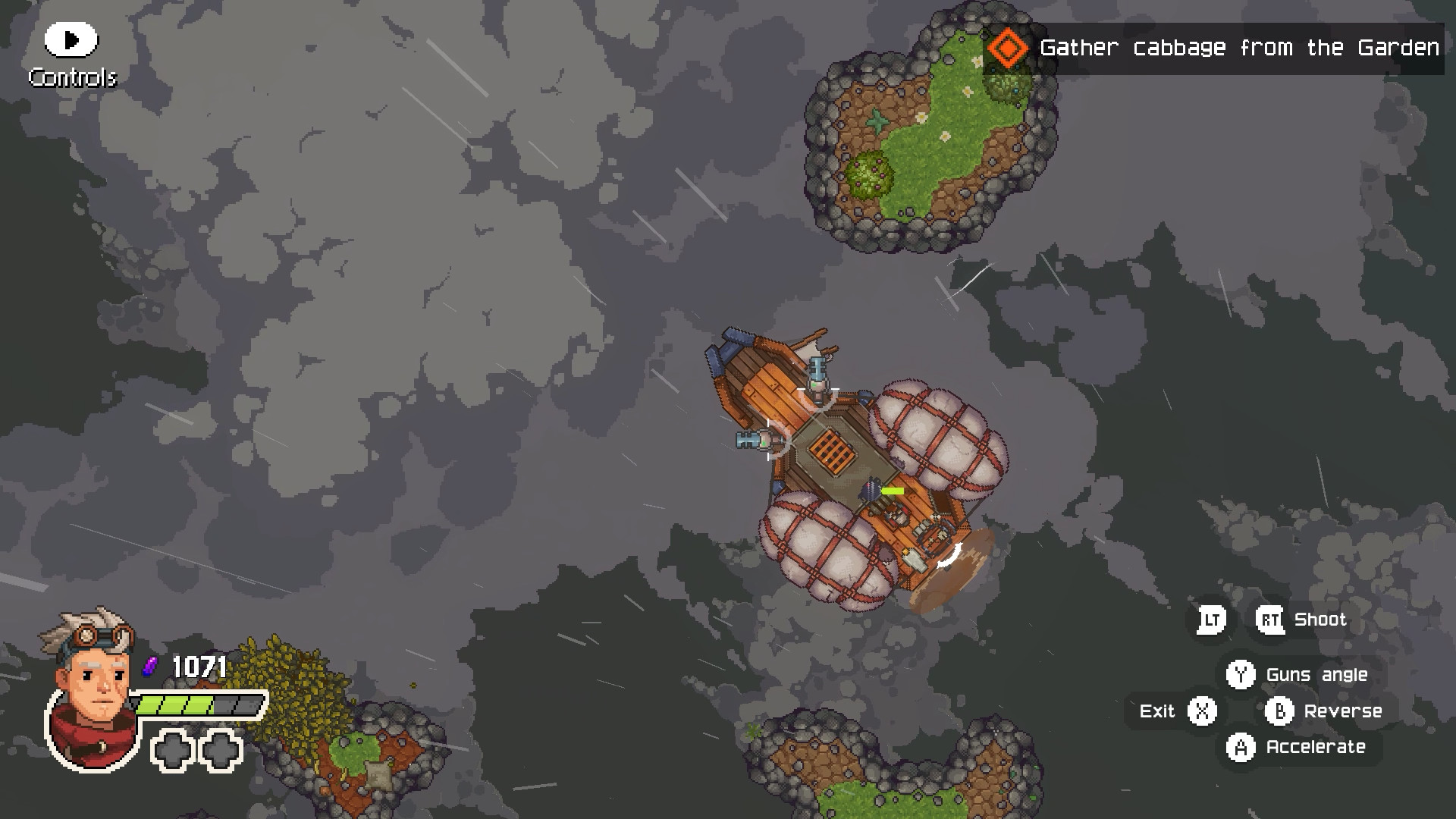Click the Y Guns angle button icon

1241,674
